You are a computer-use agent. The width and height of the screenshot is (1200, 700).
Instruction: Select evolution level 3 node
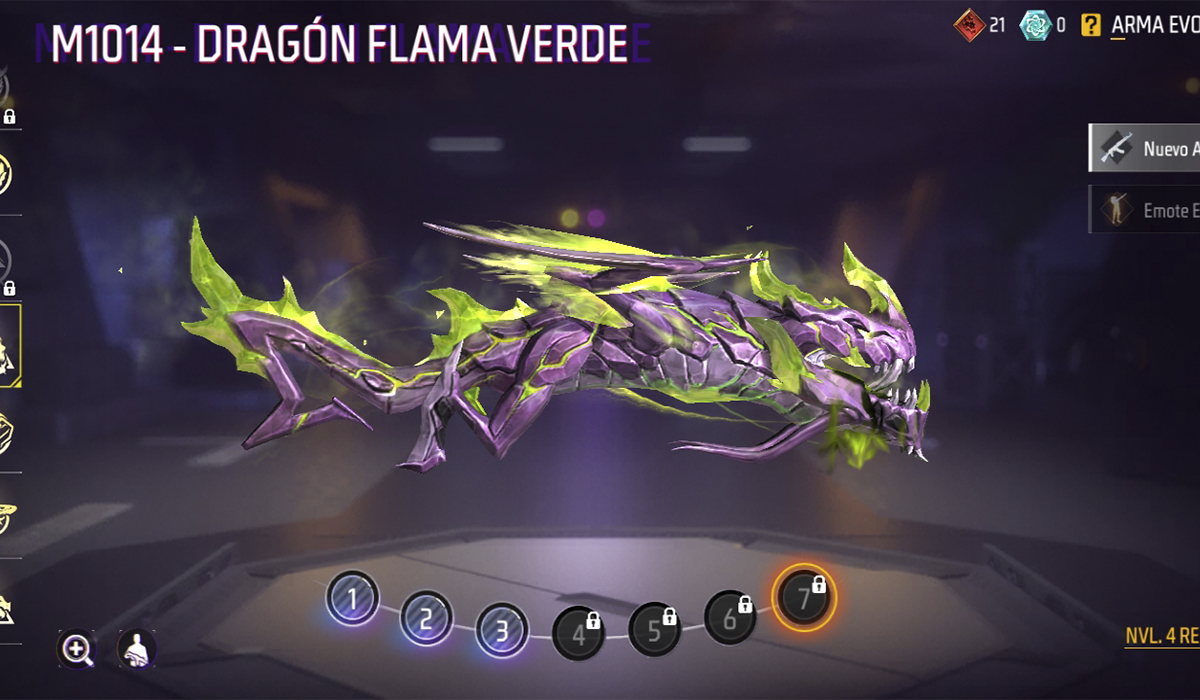(x=501, y=632)
